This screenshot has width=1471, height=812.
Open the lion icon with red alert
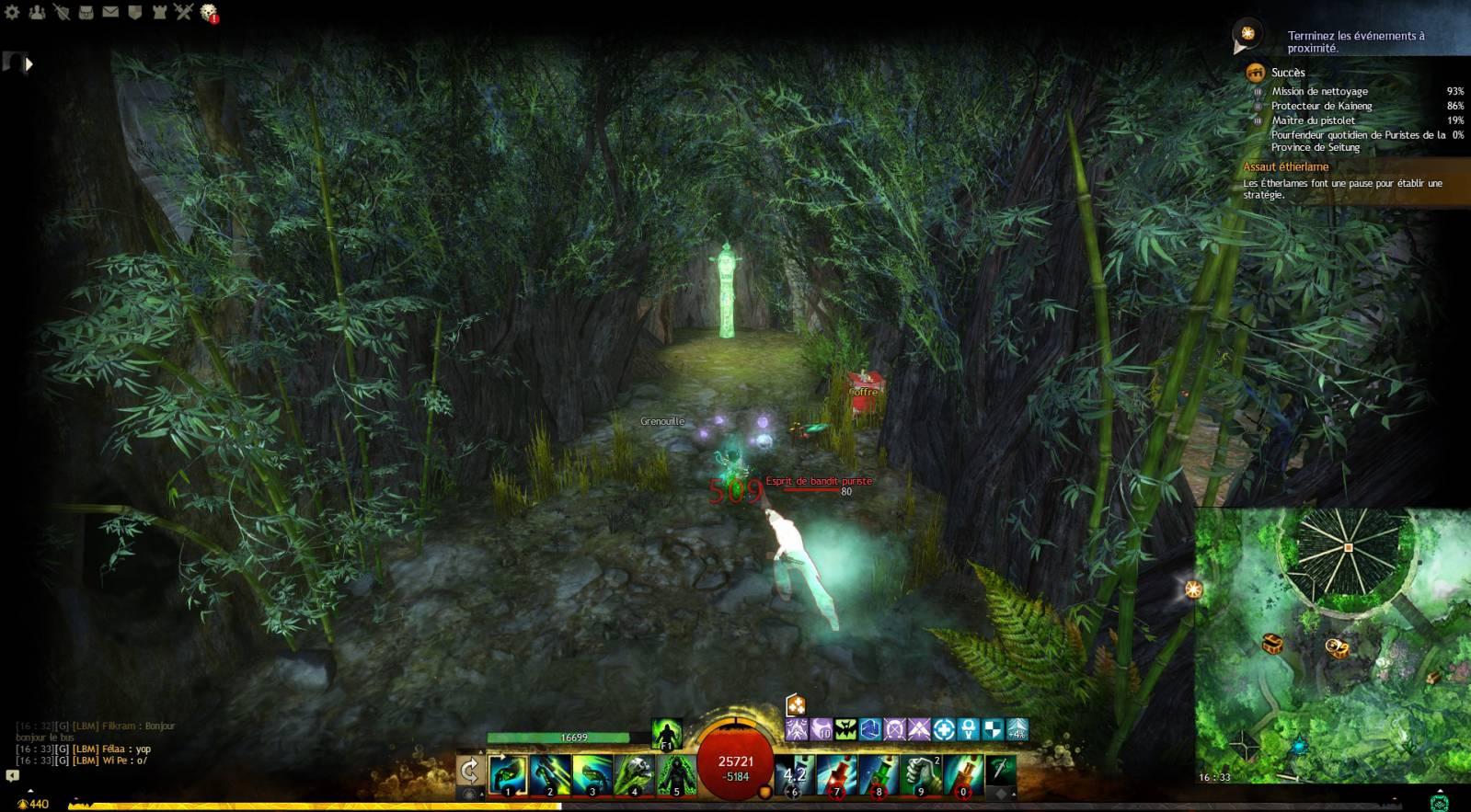pyautogui.click(x=209, y=13)
